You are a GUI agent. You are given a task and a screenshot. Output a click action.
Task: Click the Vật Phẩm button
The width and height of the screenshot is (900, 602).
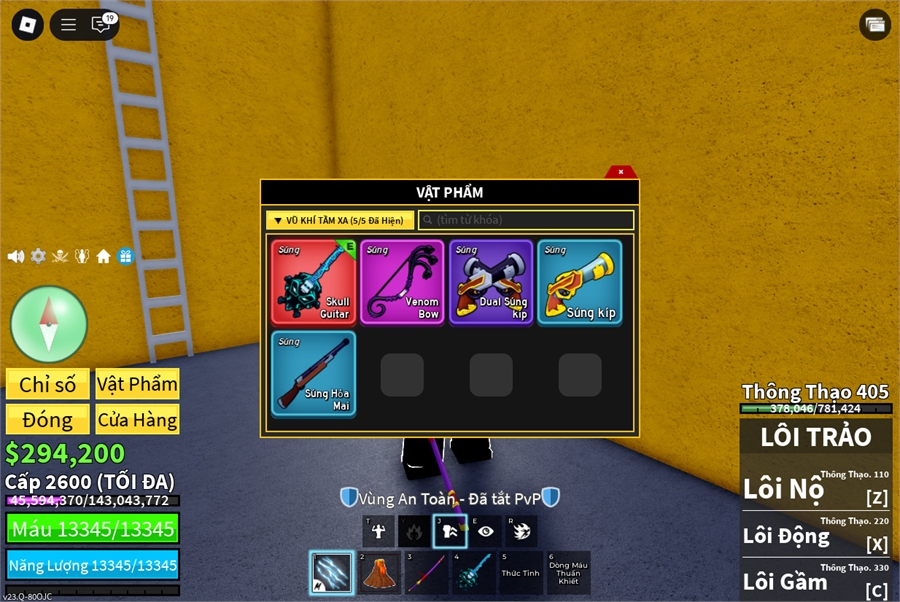[138, 385]
